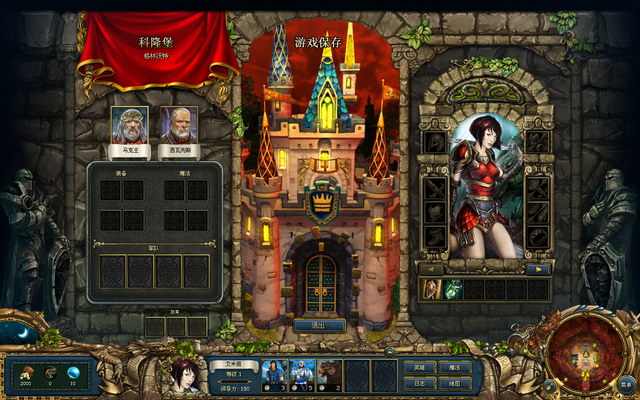This screenshot has width=640, height=400.
Task: Page inventory left with the arrow button
Action: pos(431,269)
